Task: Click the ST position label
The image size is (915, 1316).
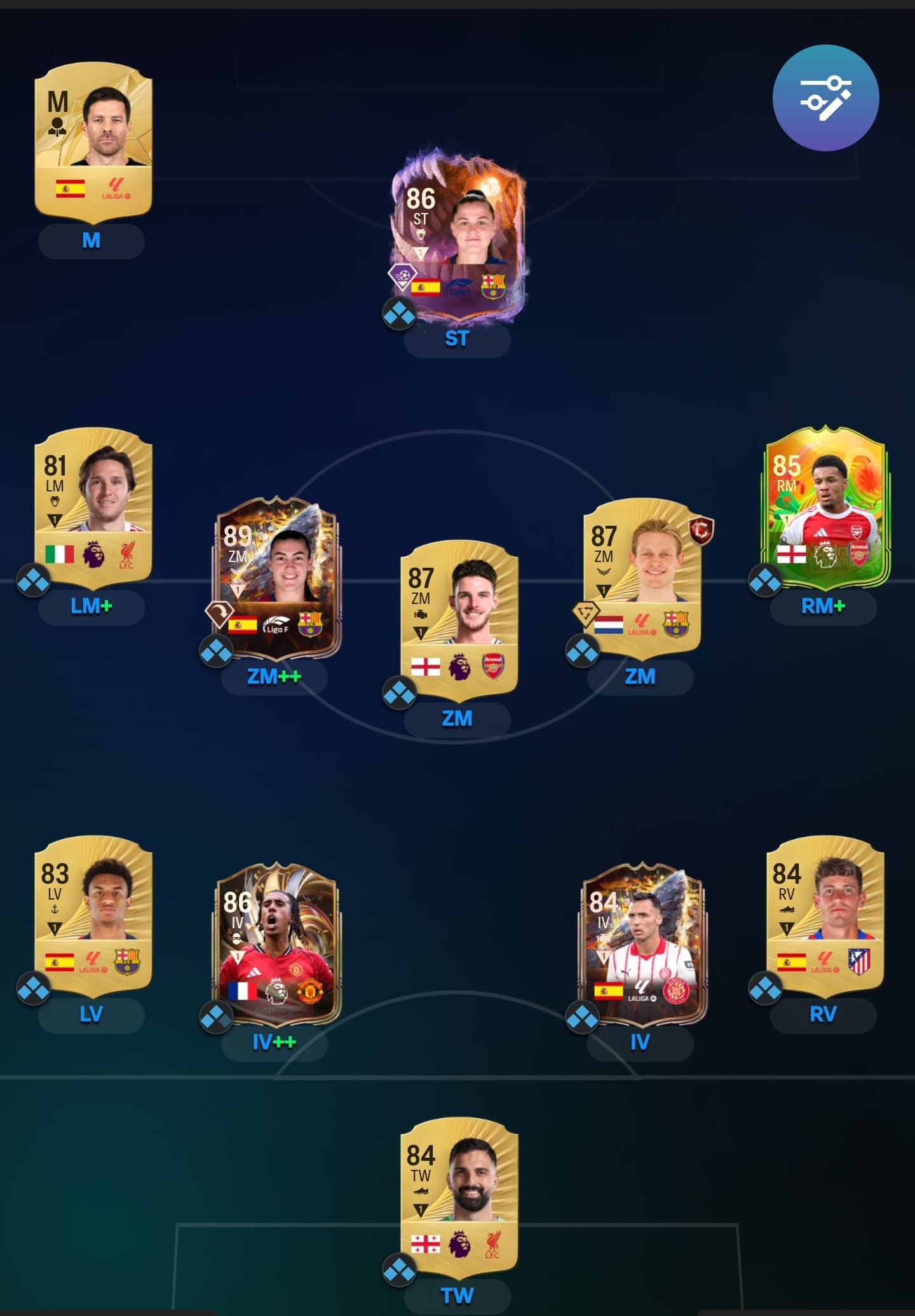Action: [457, 339]
